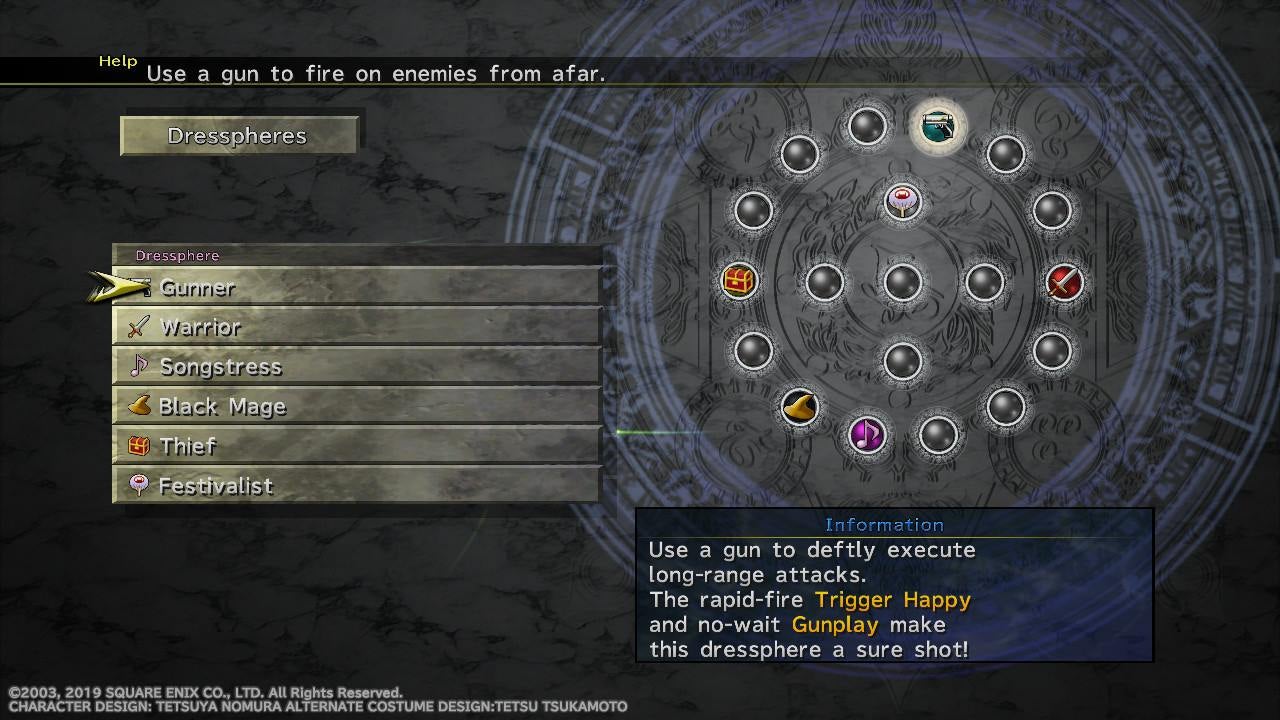This screenshot has width=1280, height=720.
Task: Select the witch hat node on the grid
Action: click(800, 406)
